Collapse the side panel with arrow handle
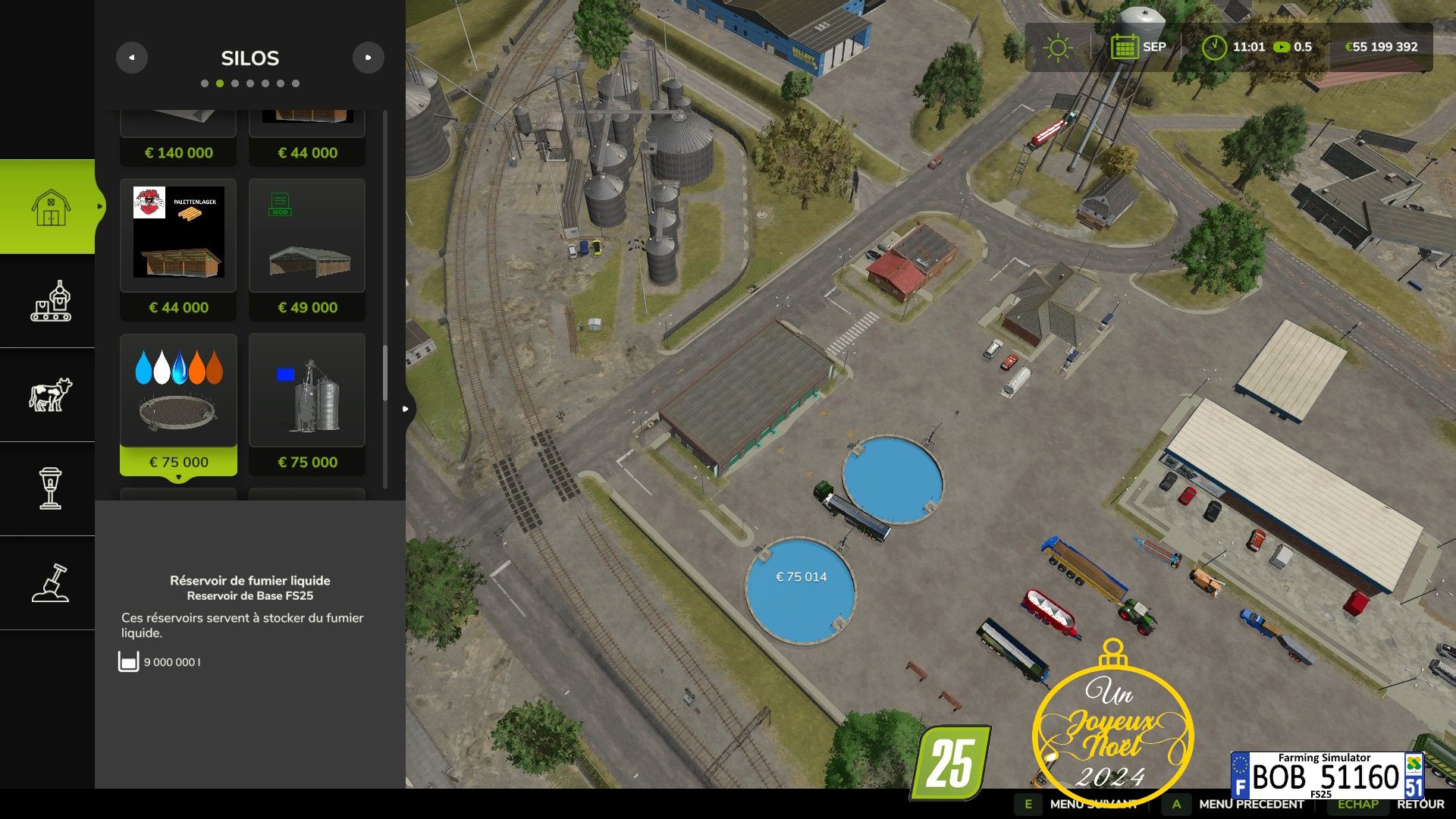The height and width of the screenshot is (819, 1456). pyautogui.click(x=406, y=409)
